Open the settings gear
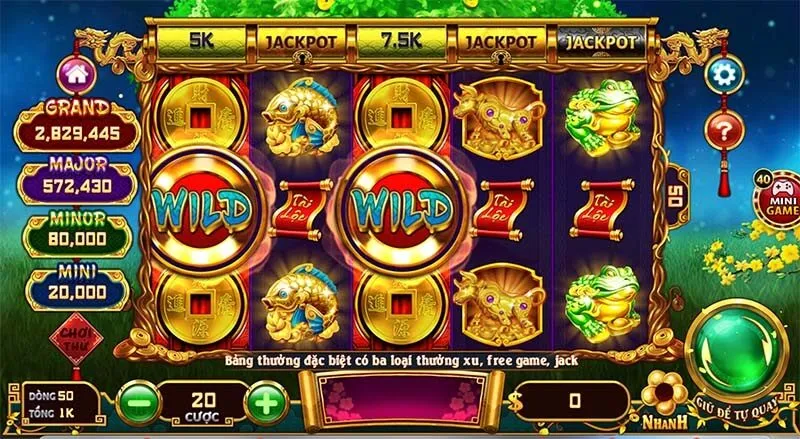 [x=722, y=74]
